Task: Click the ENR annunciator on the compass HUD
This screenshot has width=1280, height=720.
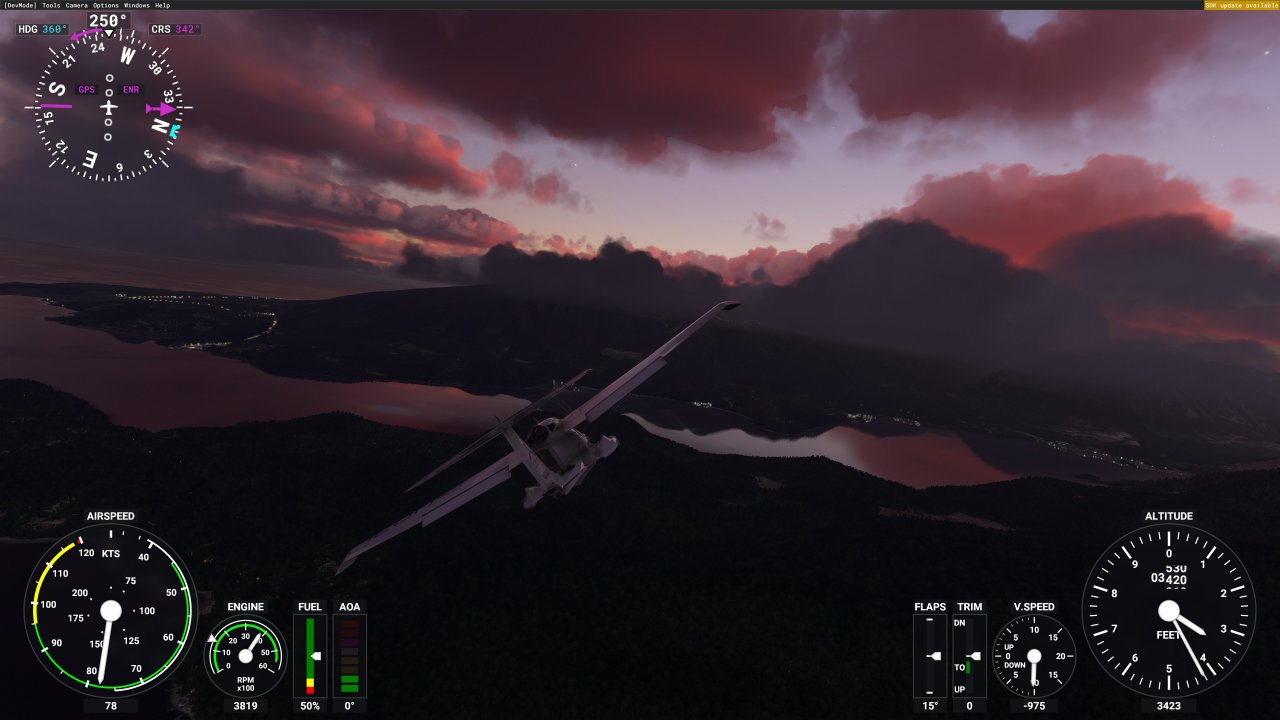Action: pyautogui.click(x=129, y=90)
